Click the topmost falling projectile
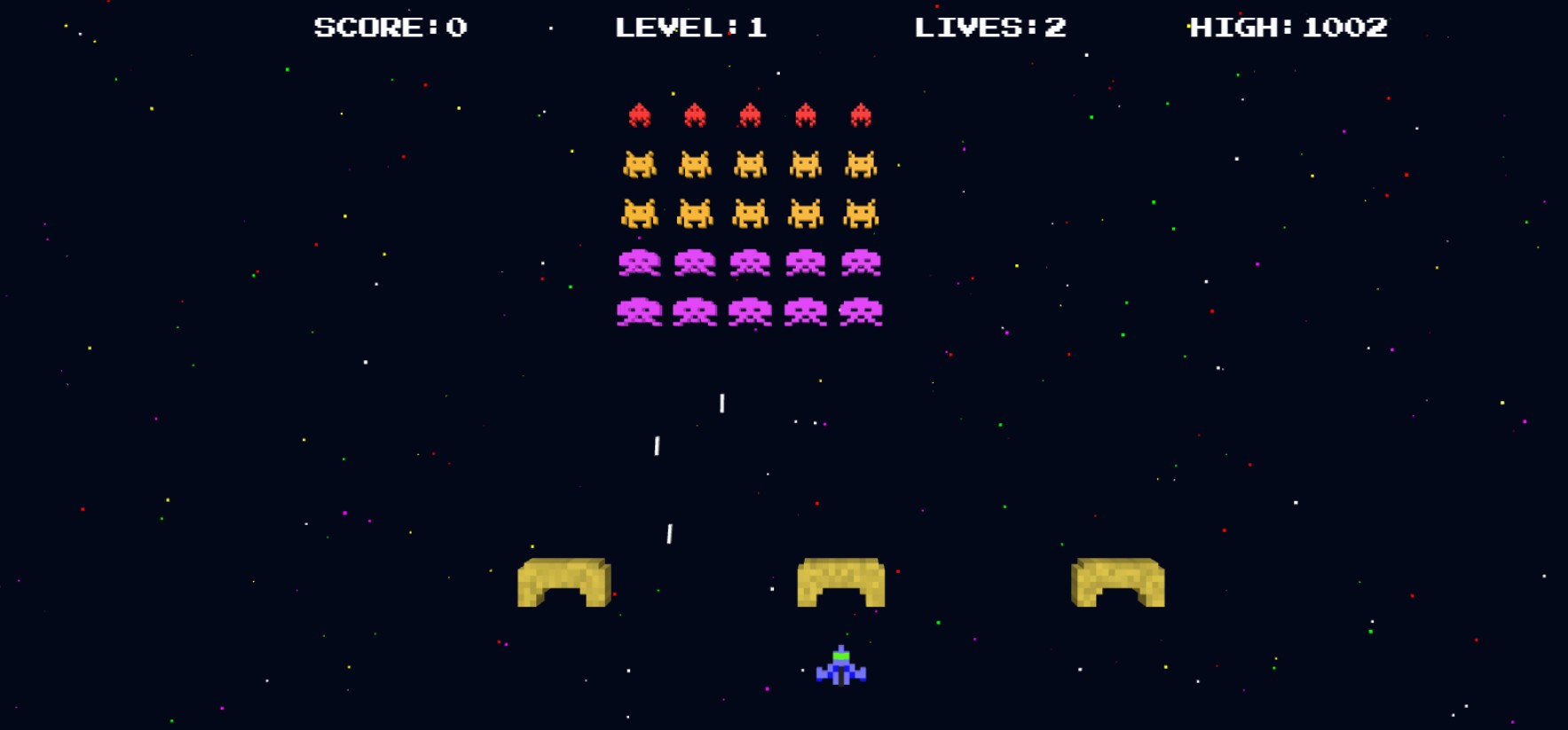 (x=721, y=402)
